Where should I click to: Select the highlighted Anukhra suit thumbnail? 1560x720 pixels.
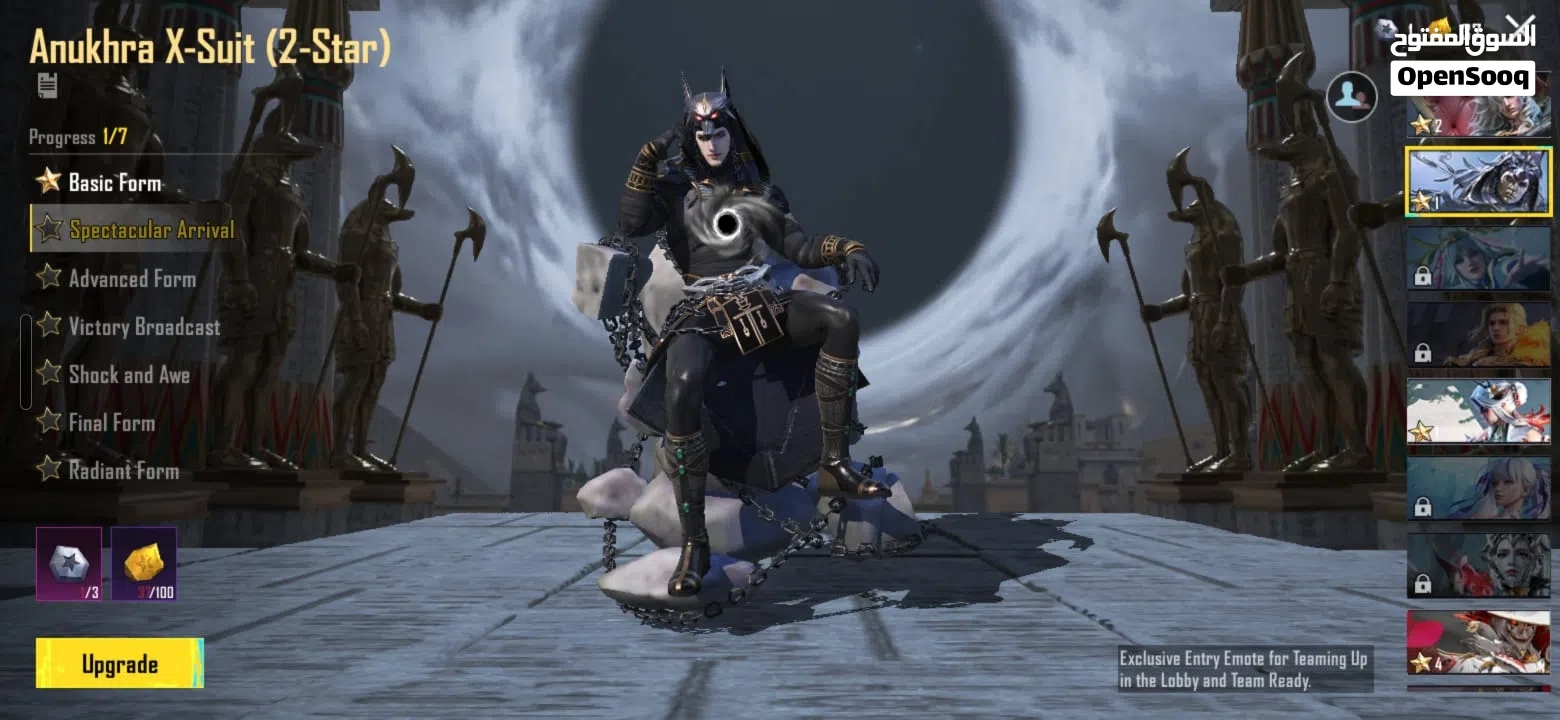click(1479, 181)
